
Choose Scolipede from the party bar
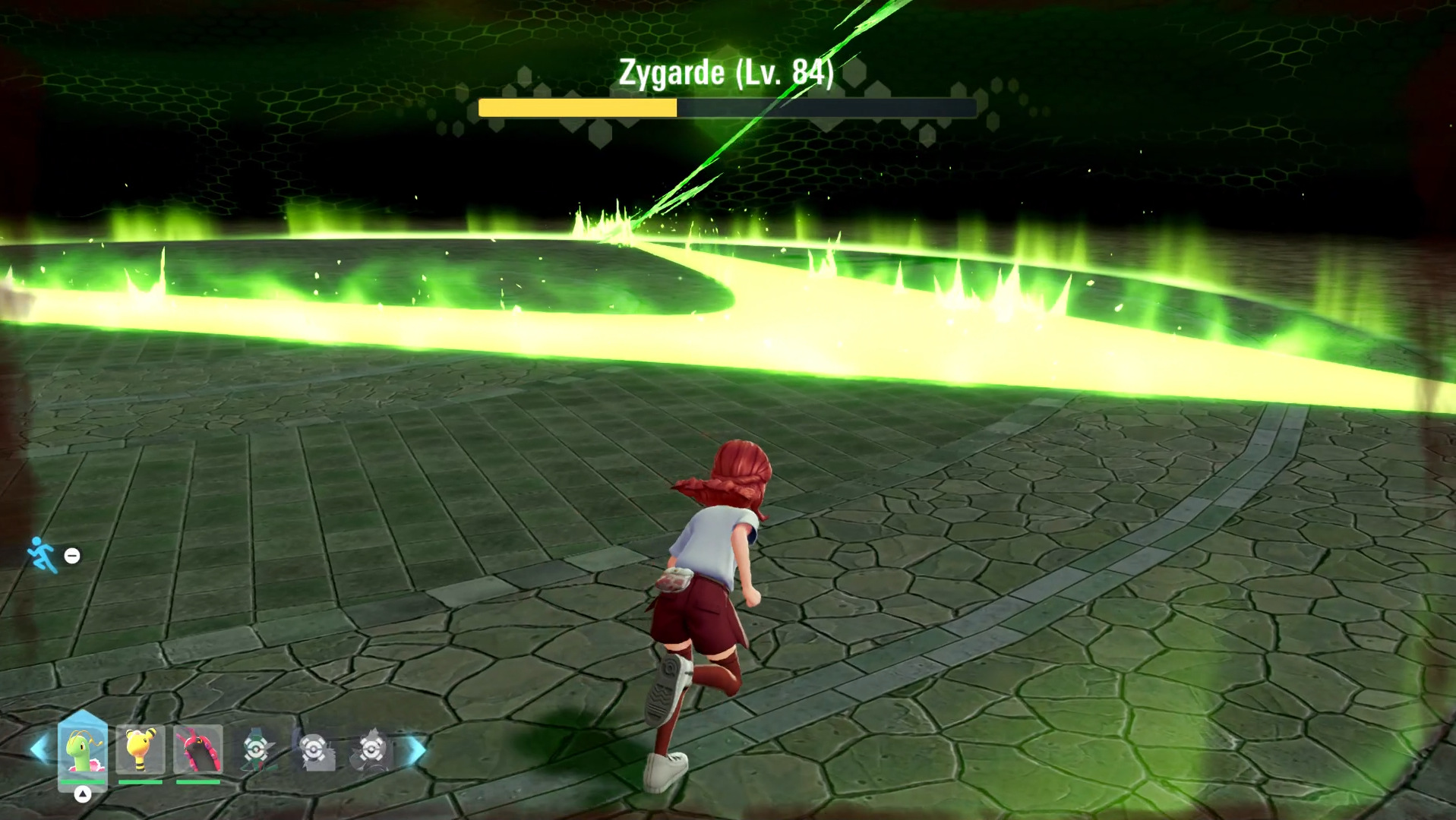tap(198, 749)
